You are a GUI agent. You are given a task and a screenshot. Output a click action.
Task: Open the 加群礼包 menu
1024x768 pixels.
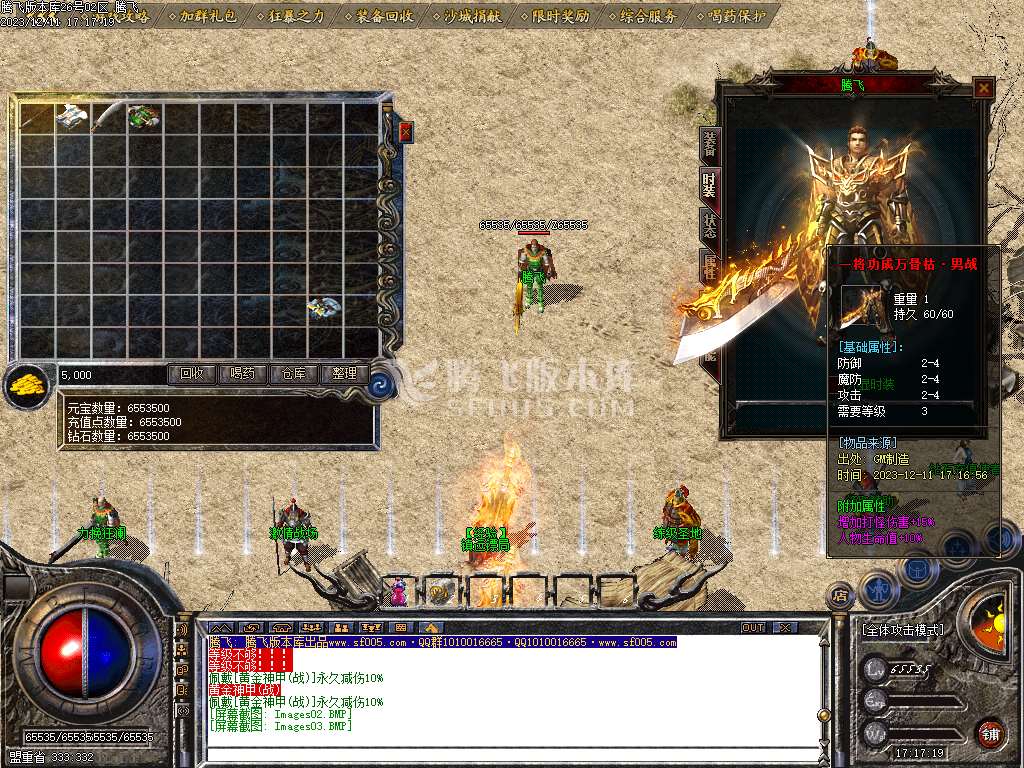click(x=210, y=16)
